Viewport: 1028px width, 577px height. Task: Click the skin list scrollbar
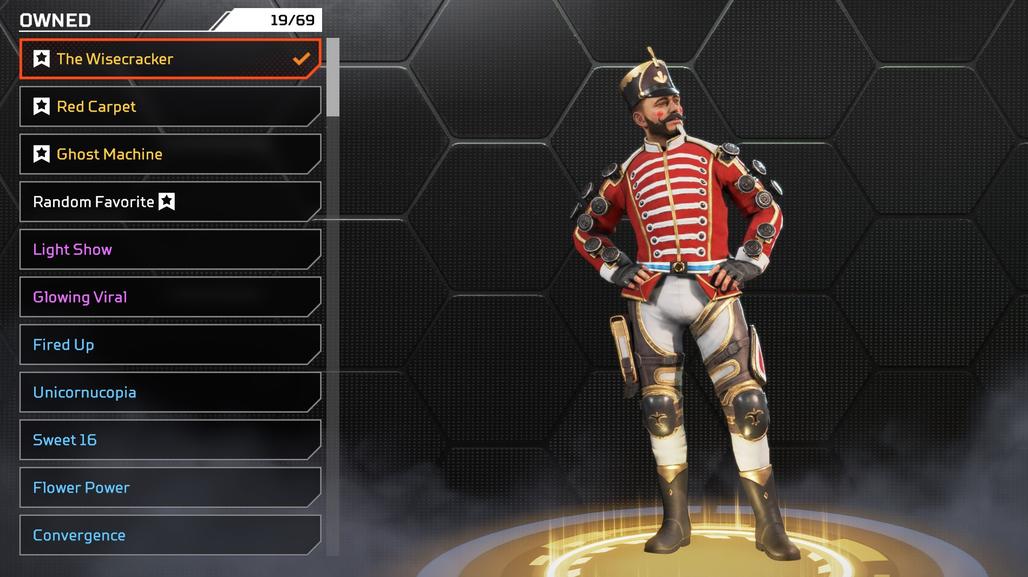point(333,78)
